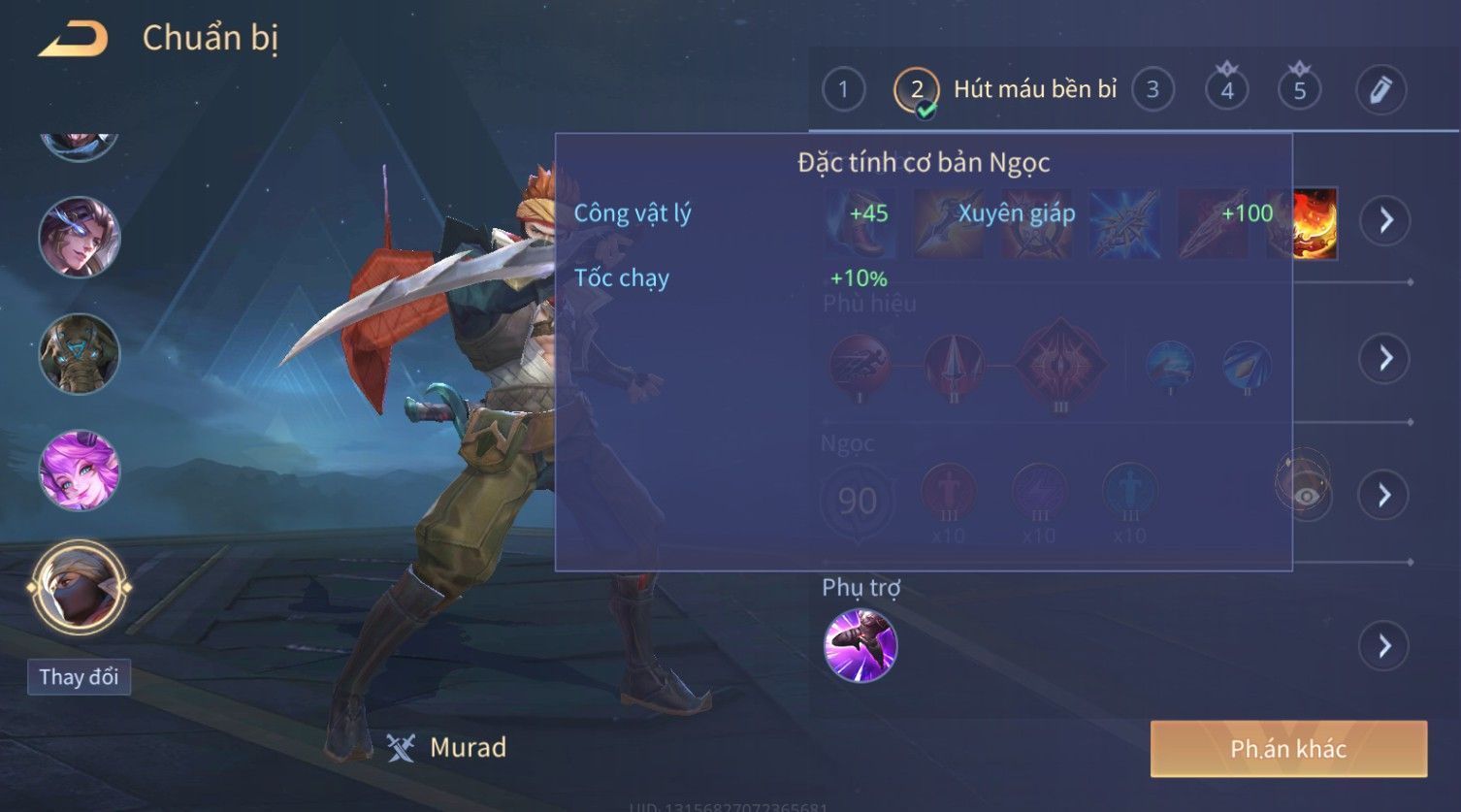Select the masked Murad portrait
The width and height of the screenshot is (1461, 812).
[x=80, y=587]
